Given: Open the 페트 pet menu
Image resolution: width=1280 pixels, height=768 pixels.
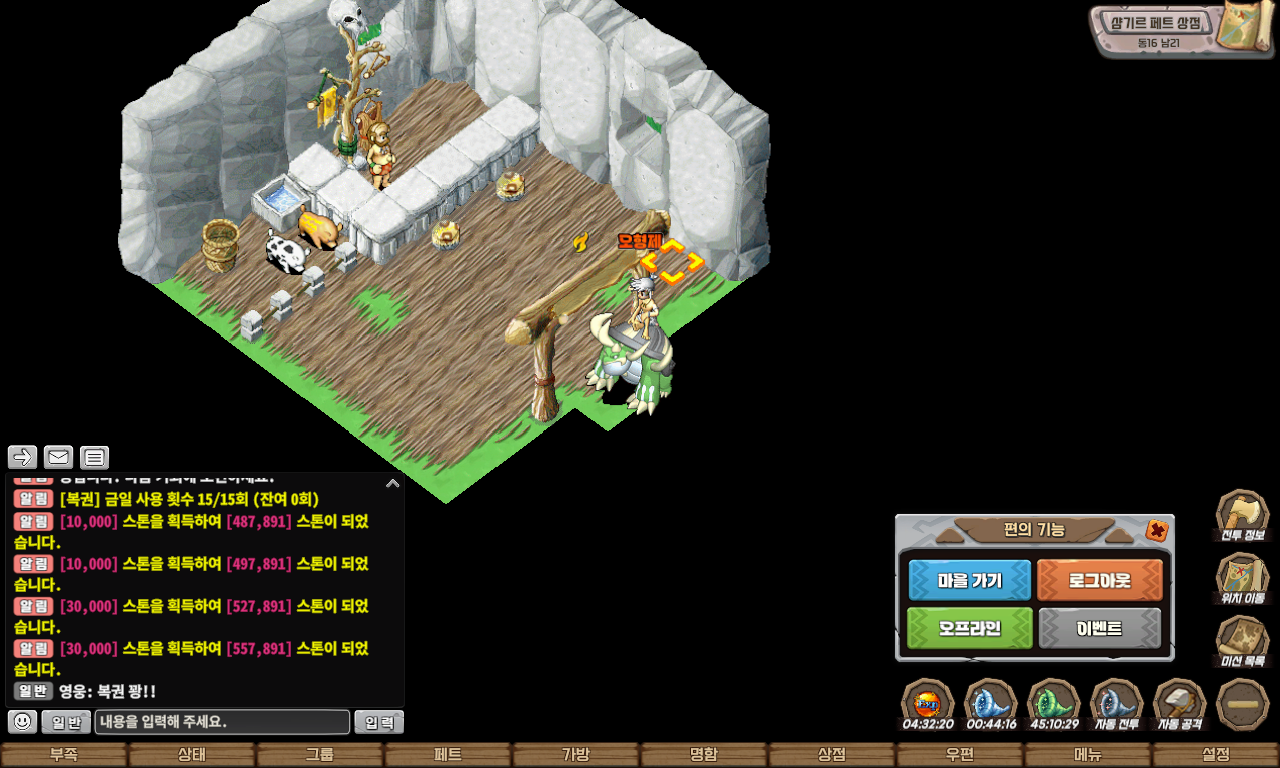Looking at the screenshot, I should pos(448,755).
